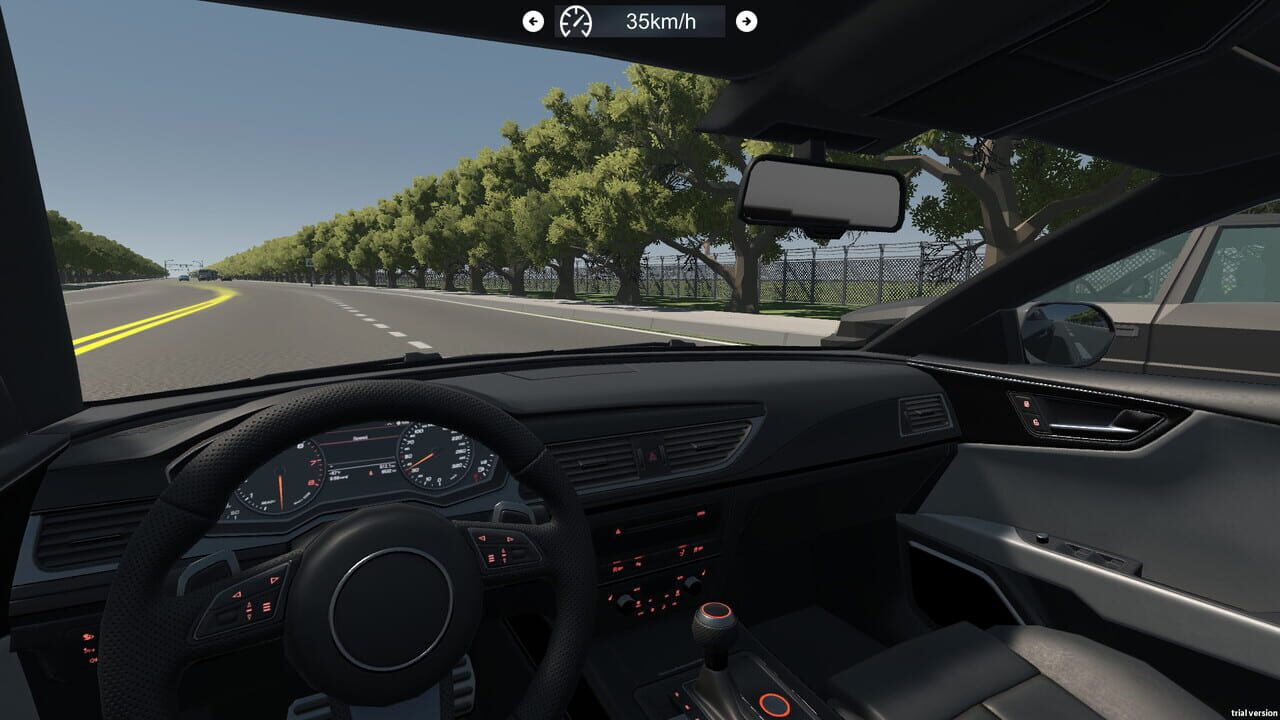Click the eject icon on the radio unit
The image size is (1280, 720).
[x=618, y=531]
